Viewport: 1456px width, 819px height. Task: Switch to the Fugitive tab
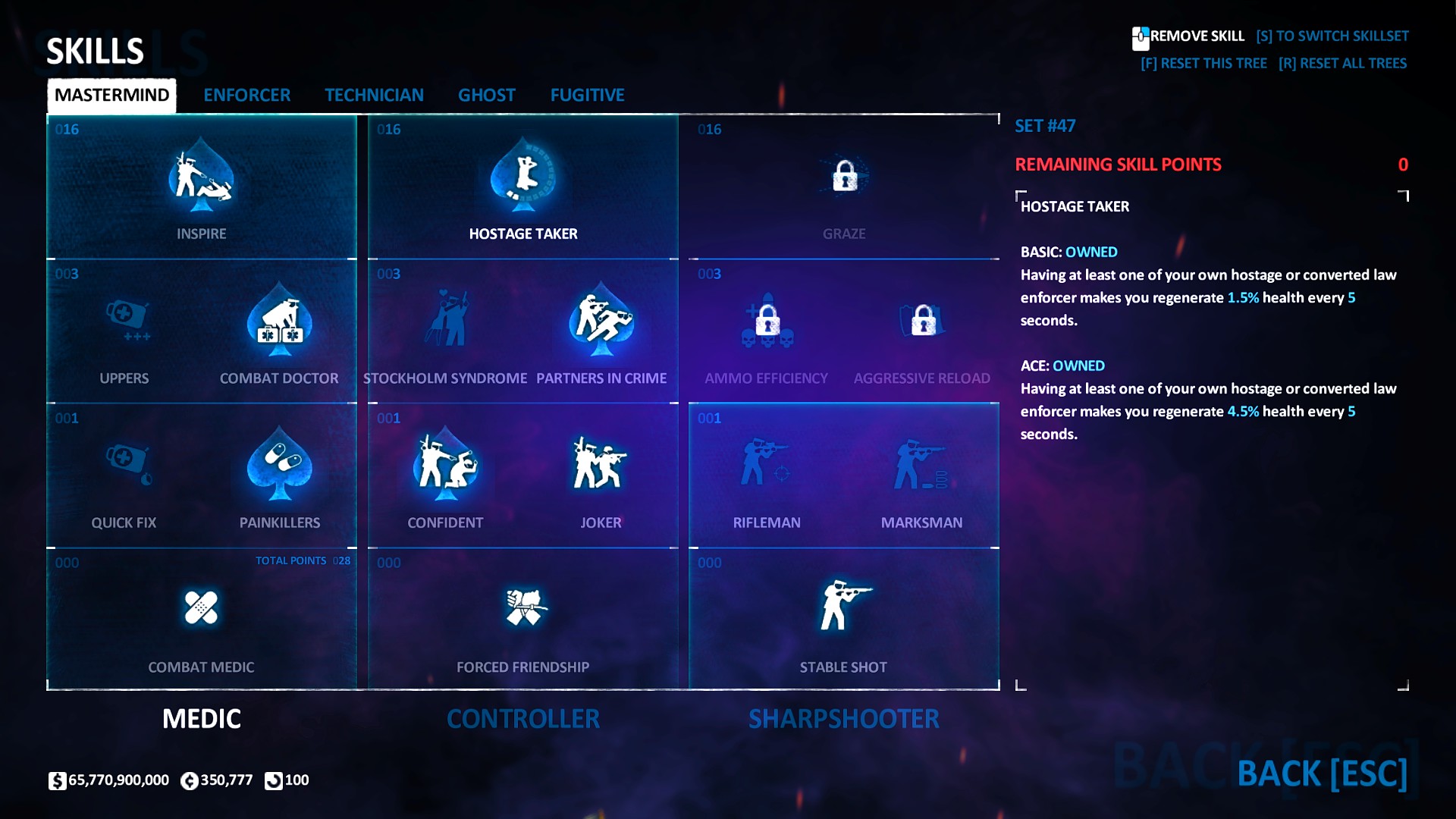click(x=587, y=95)
